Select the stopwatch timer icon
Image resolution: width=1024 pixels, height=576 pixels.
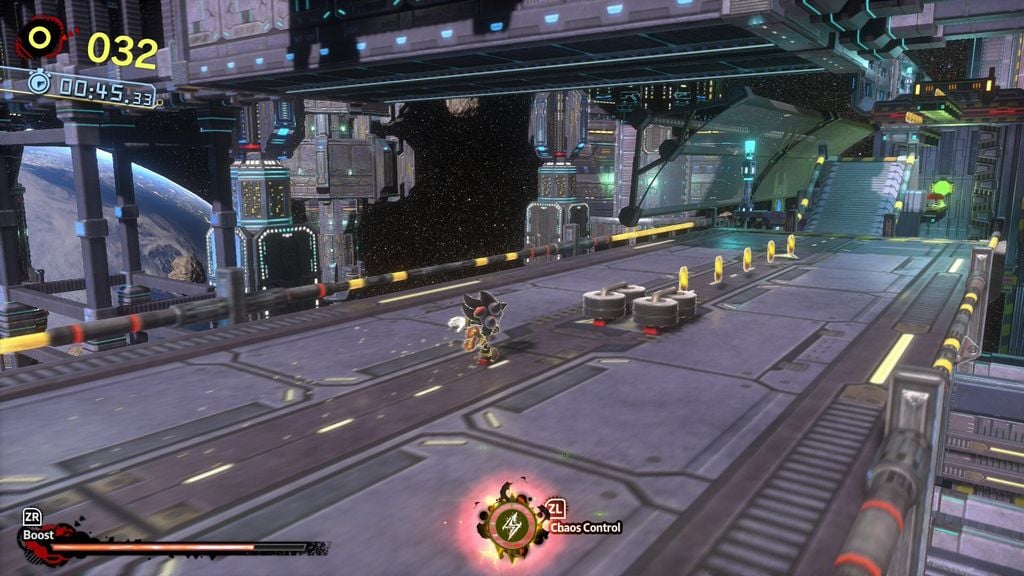[40, 84]
